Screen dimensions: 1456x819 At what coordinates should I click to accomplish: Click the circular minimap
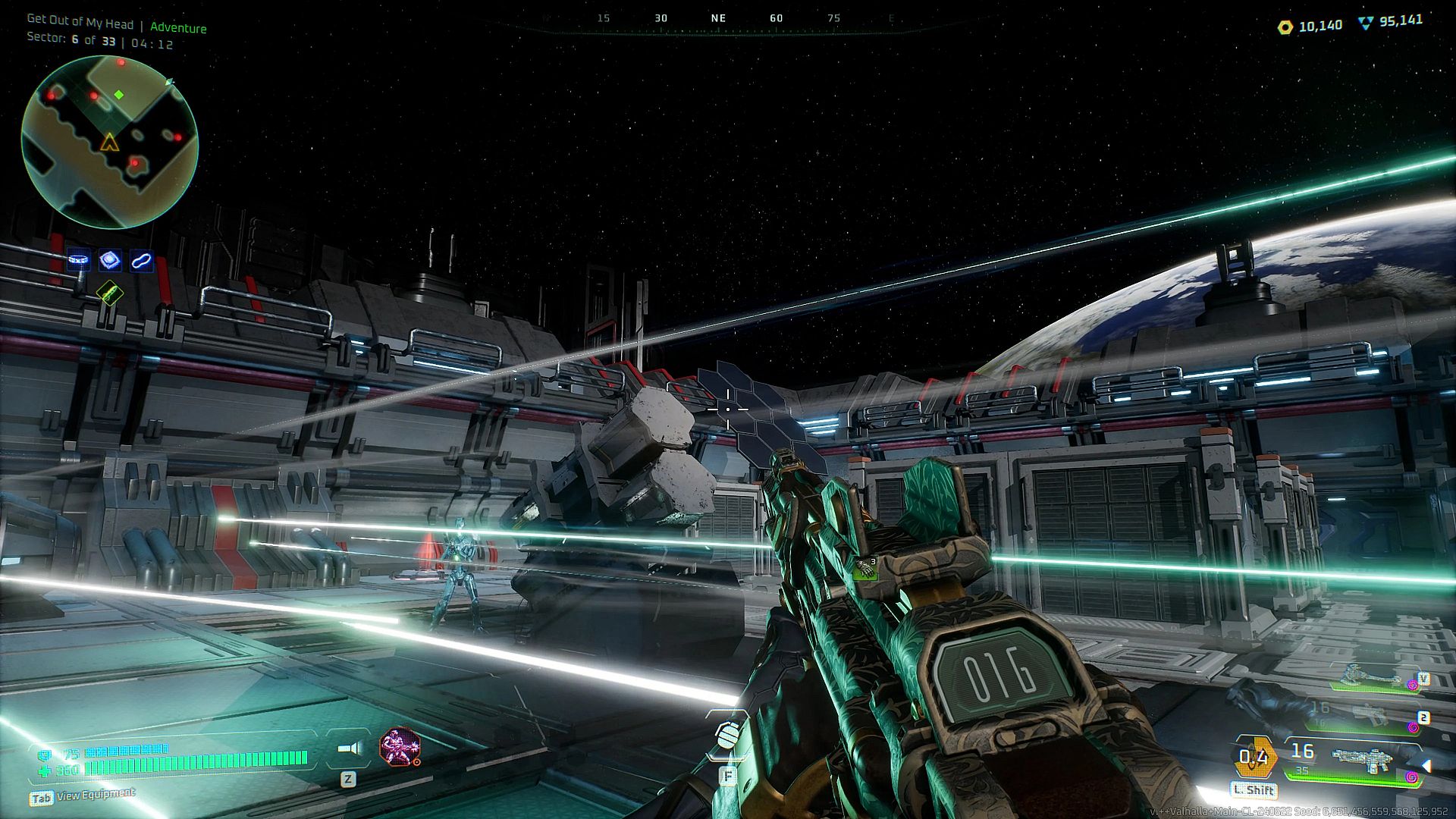(110, 142)
